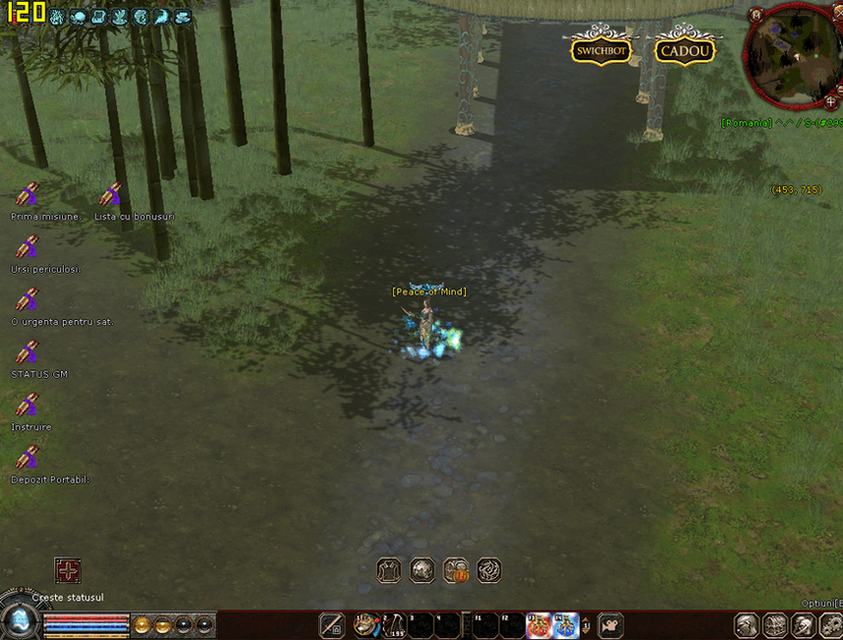Open the STATUS GM scroll
The width and height of the screenshot is (843, 640).
(x=27, y=354)
